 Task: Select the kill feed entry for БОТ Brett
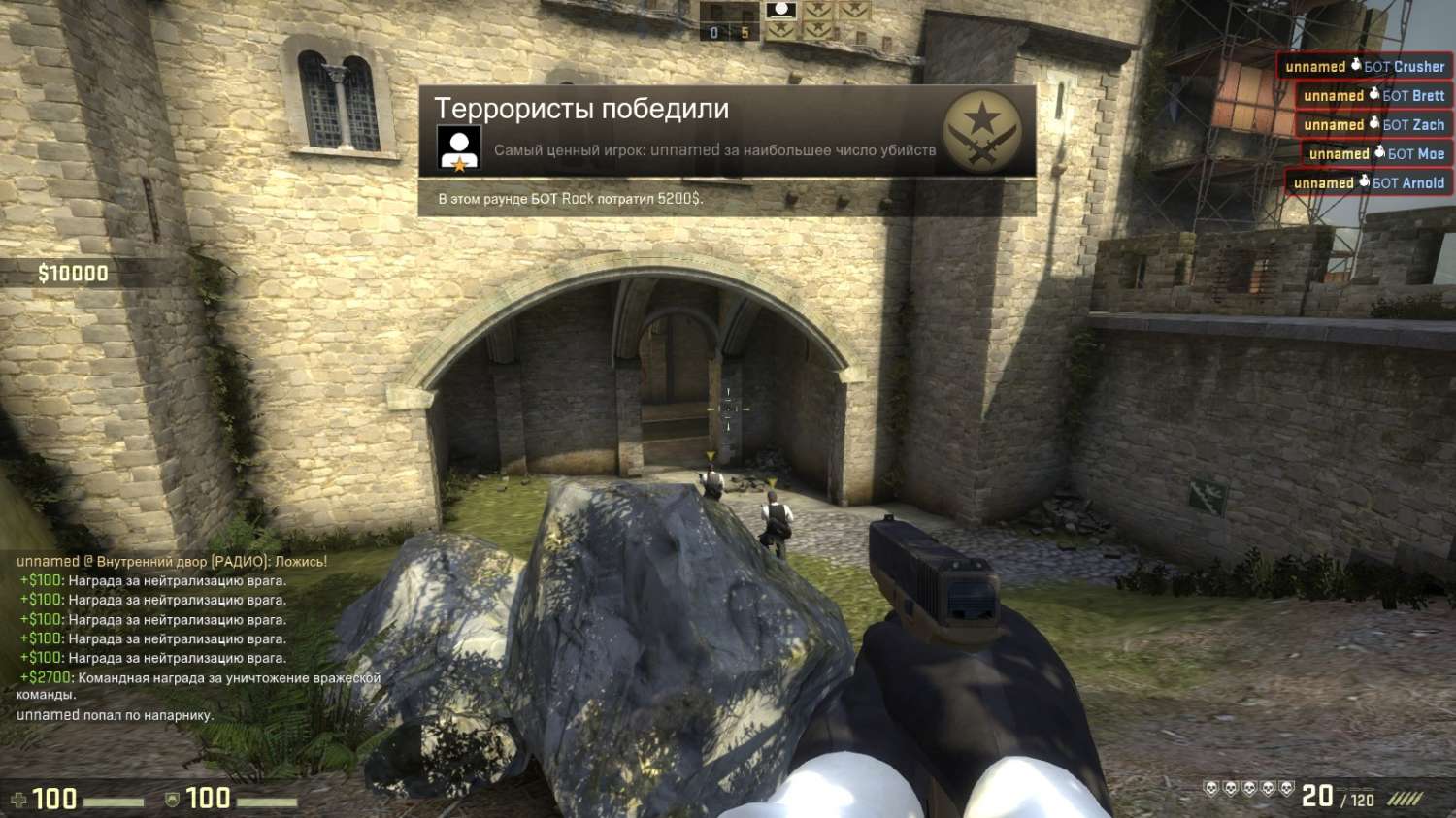[x=1373, y=96]
